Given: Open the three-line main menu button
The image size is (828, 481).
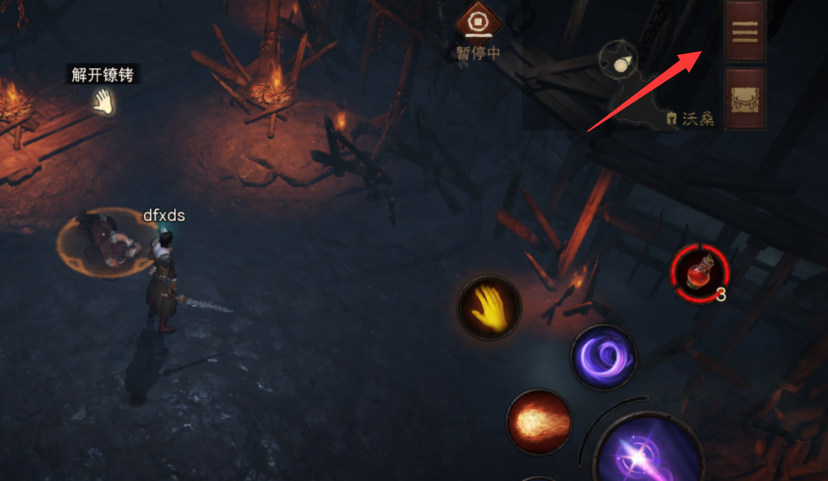Looking at the screenshot, I should pos(744,31).
